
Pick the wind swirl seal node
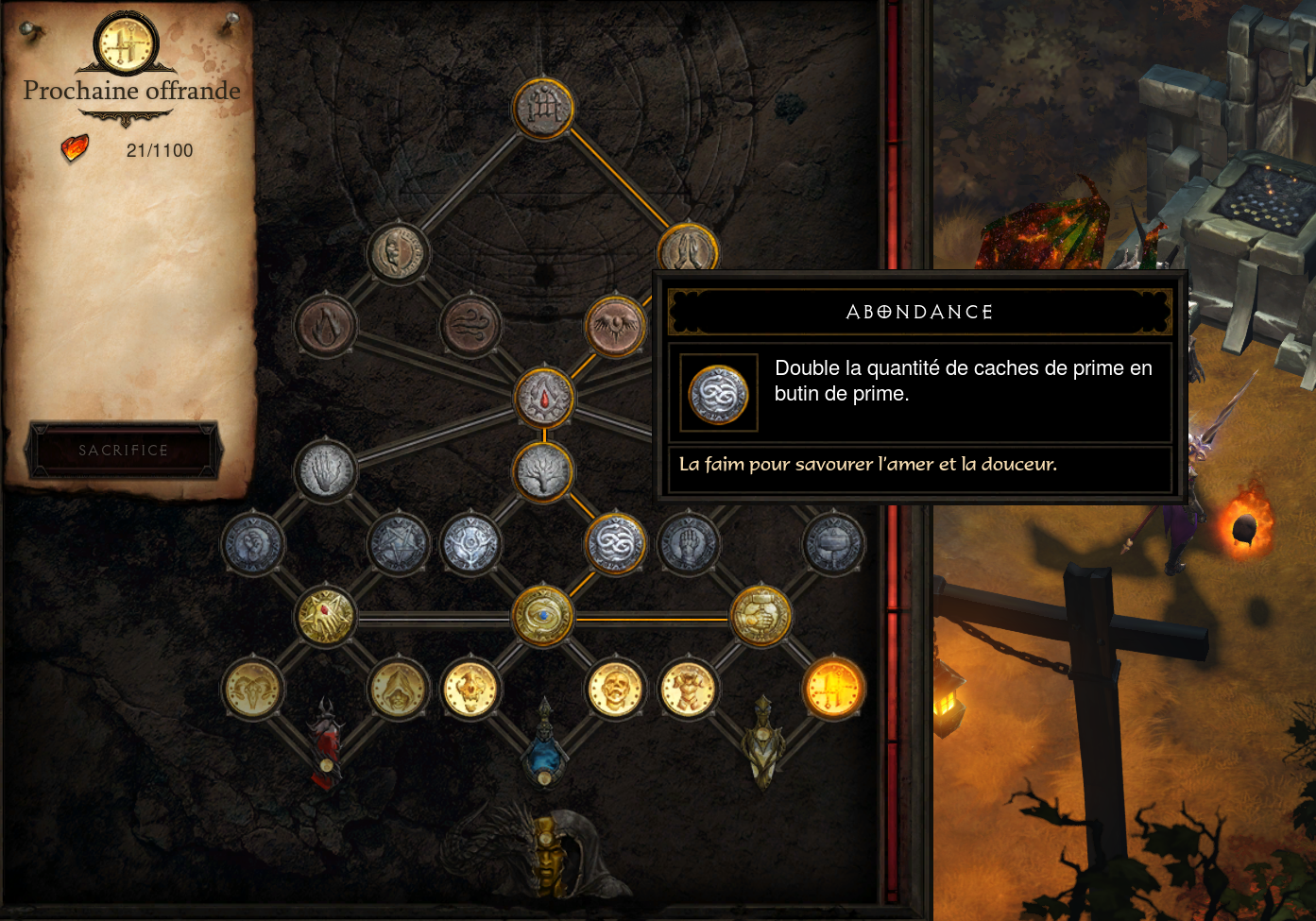click(470, 326)
